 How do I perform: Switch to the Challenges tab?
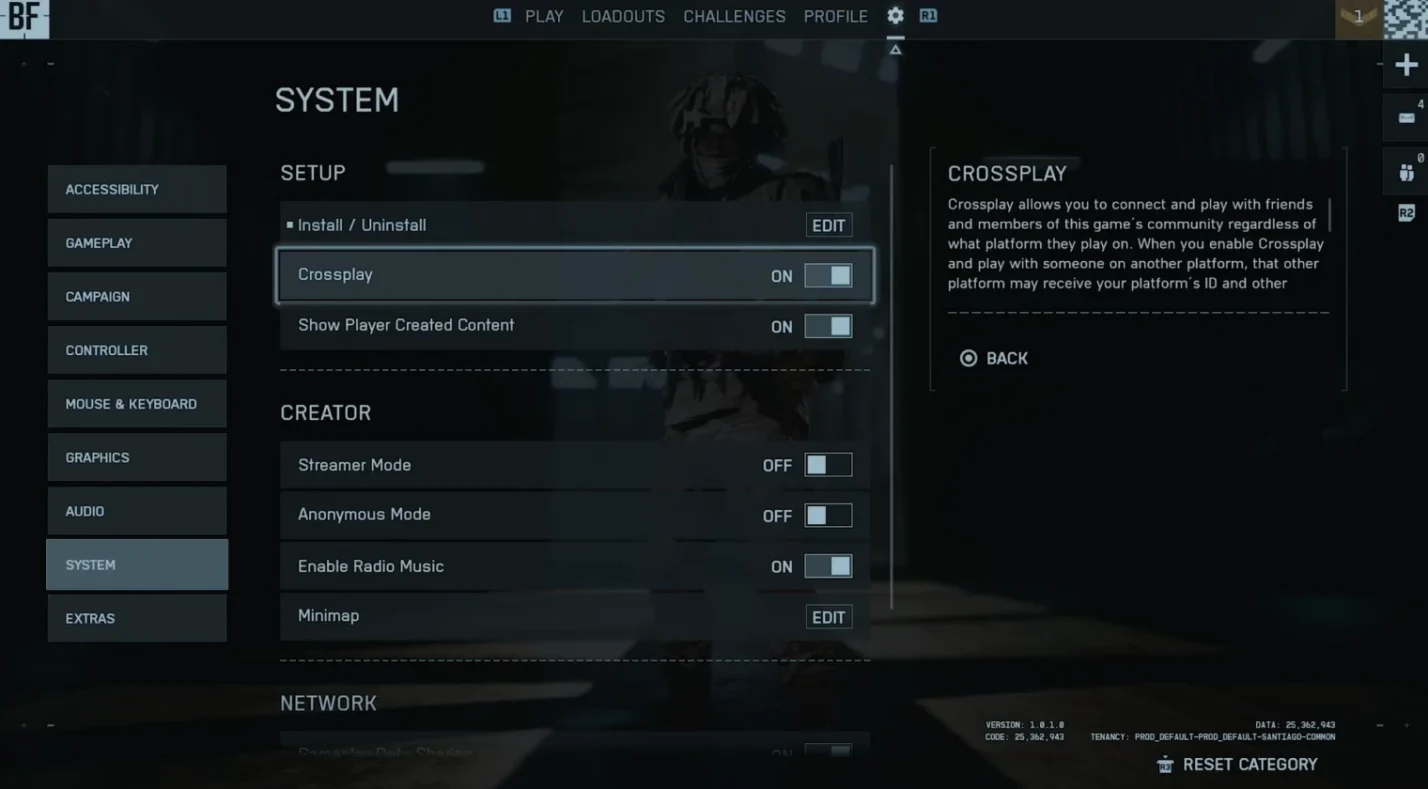tap(734, 17)
